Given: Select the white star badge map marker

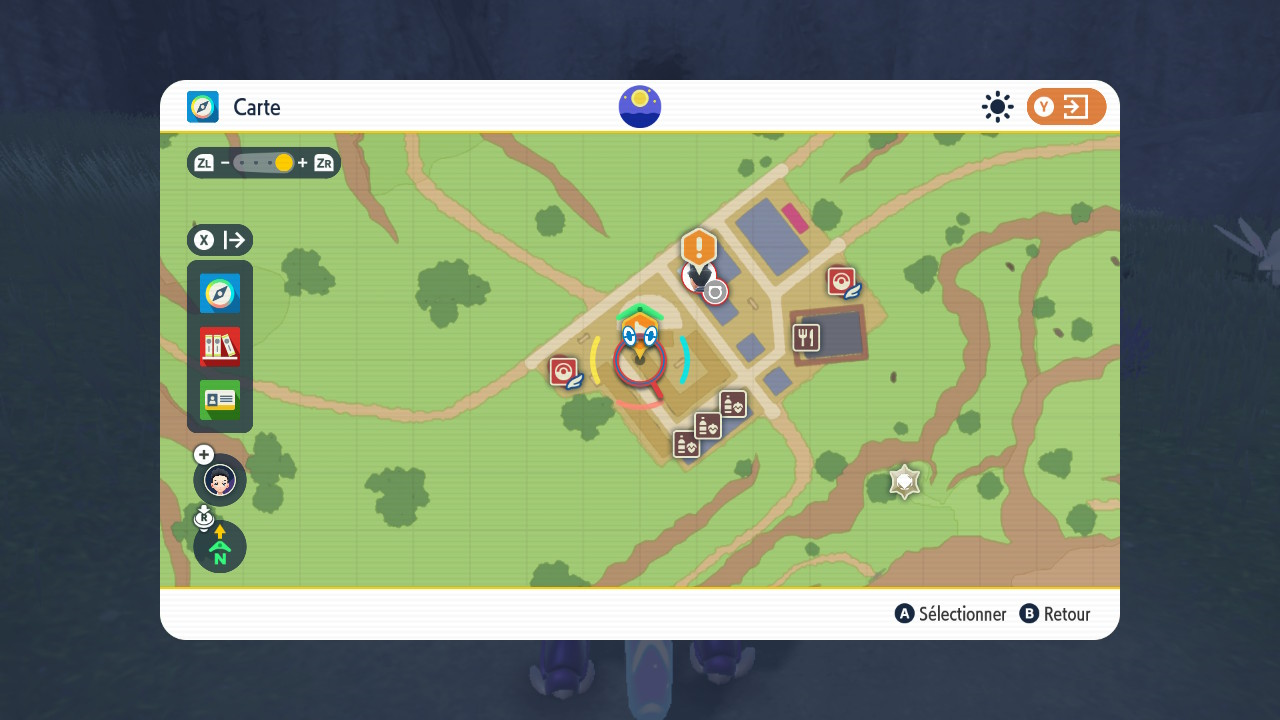Looking at the screenshot, I should tap(905, 482).
